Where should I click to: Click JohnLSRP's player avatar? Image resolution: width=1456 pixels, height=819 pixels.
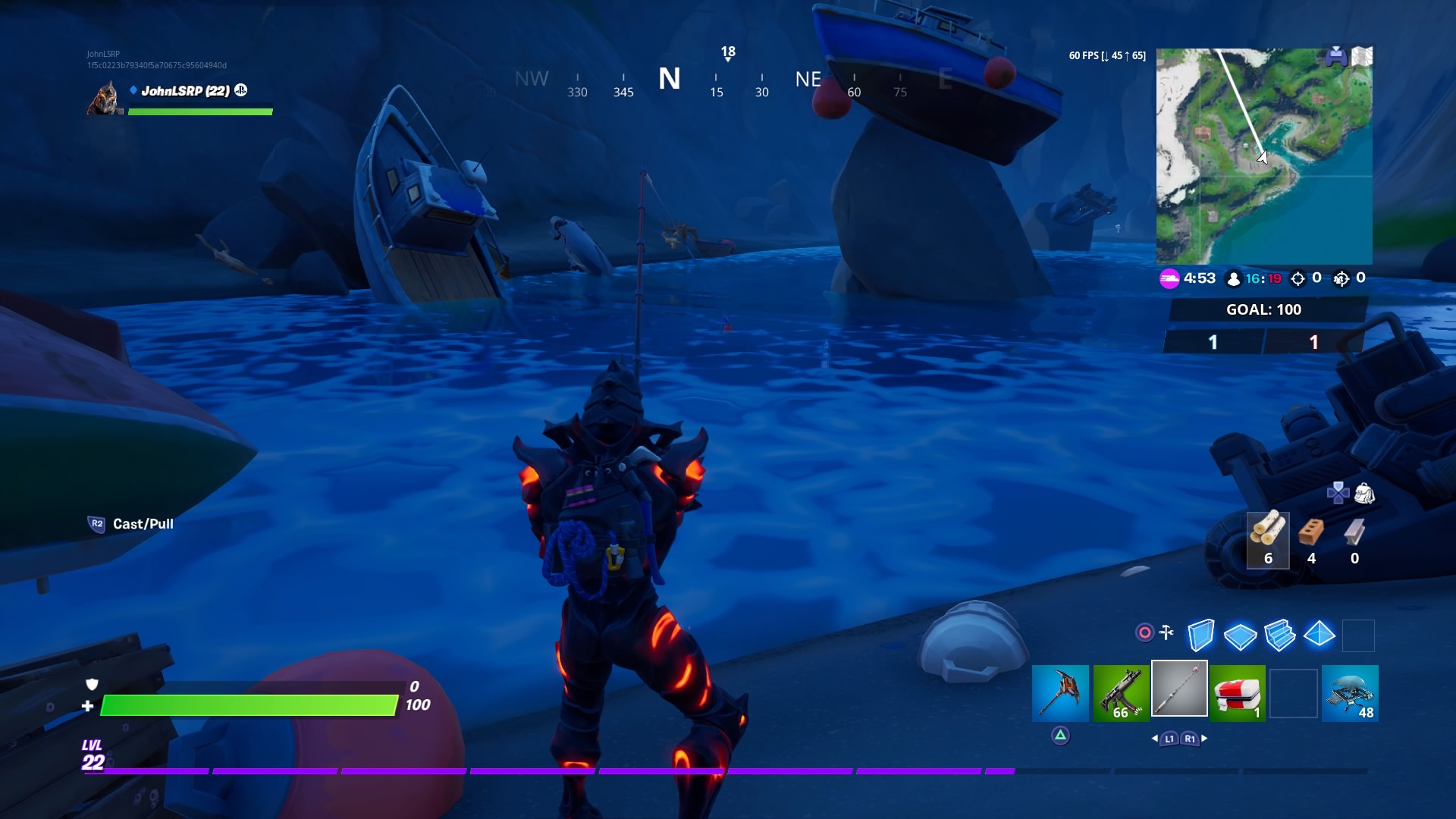(x=105, y=99)
